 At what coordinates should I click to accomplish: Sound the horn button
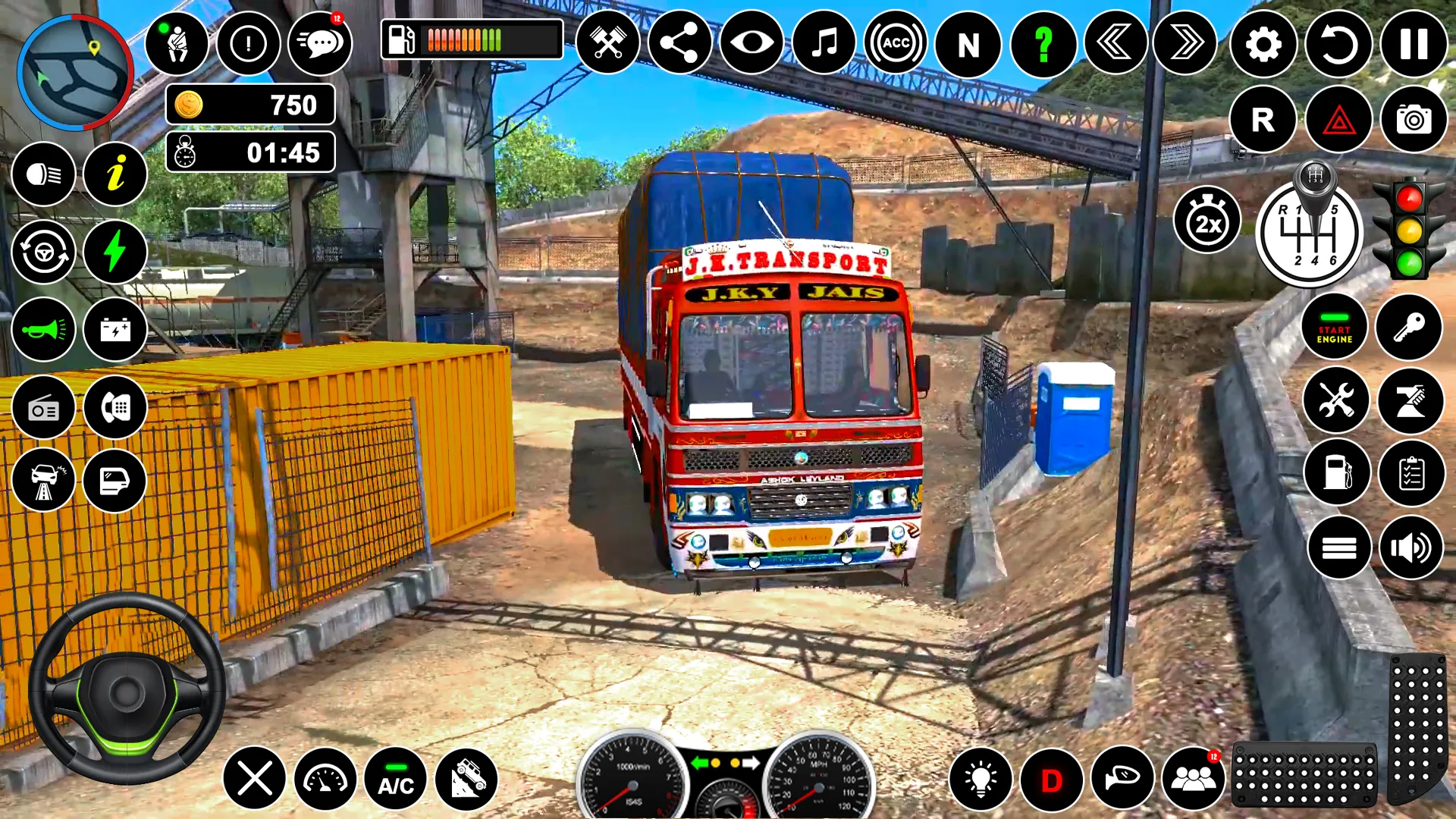43,329
